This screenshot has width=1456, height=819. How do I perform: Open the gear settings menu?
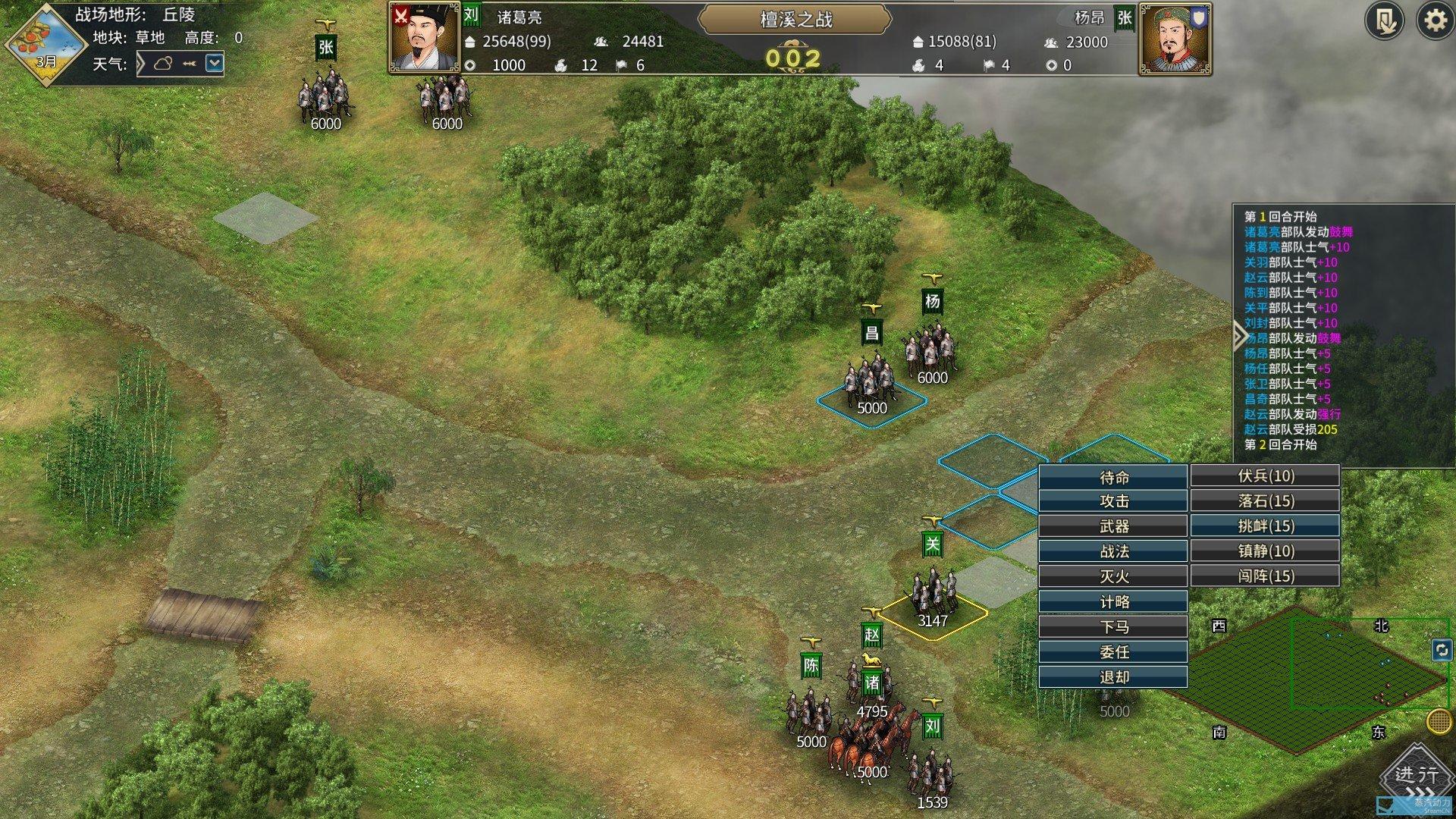click(1434, 20)
